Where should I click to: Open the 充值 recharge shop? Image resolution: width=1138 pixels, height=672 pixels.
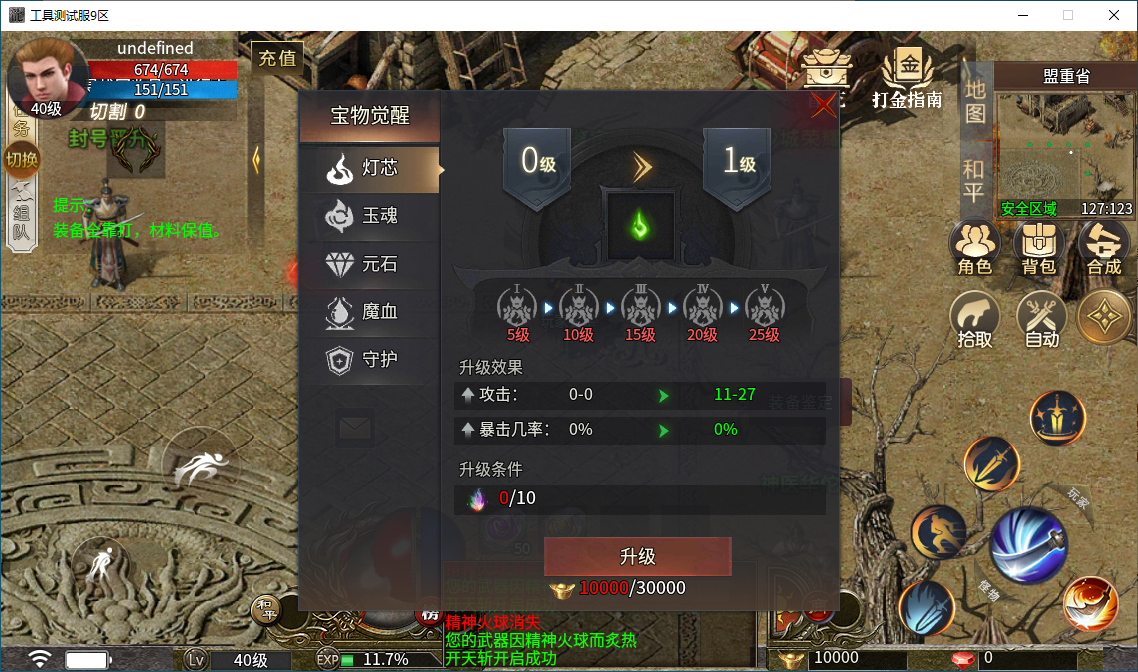pyautogui.click(x=277, y=59)
